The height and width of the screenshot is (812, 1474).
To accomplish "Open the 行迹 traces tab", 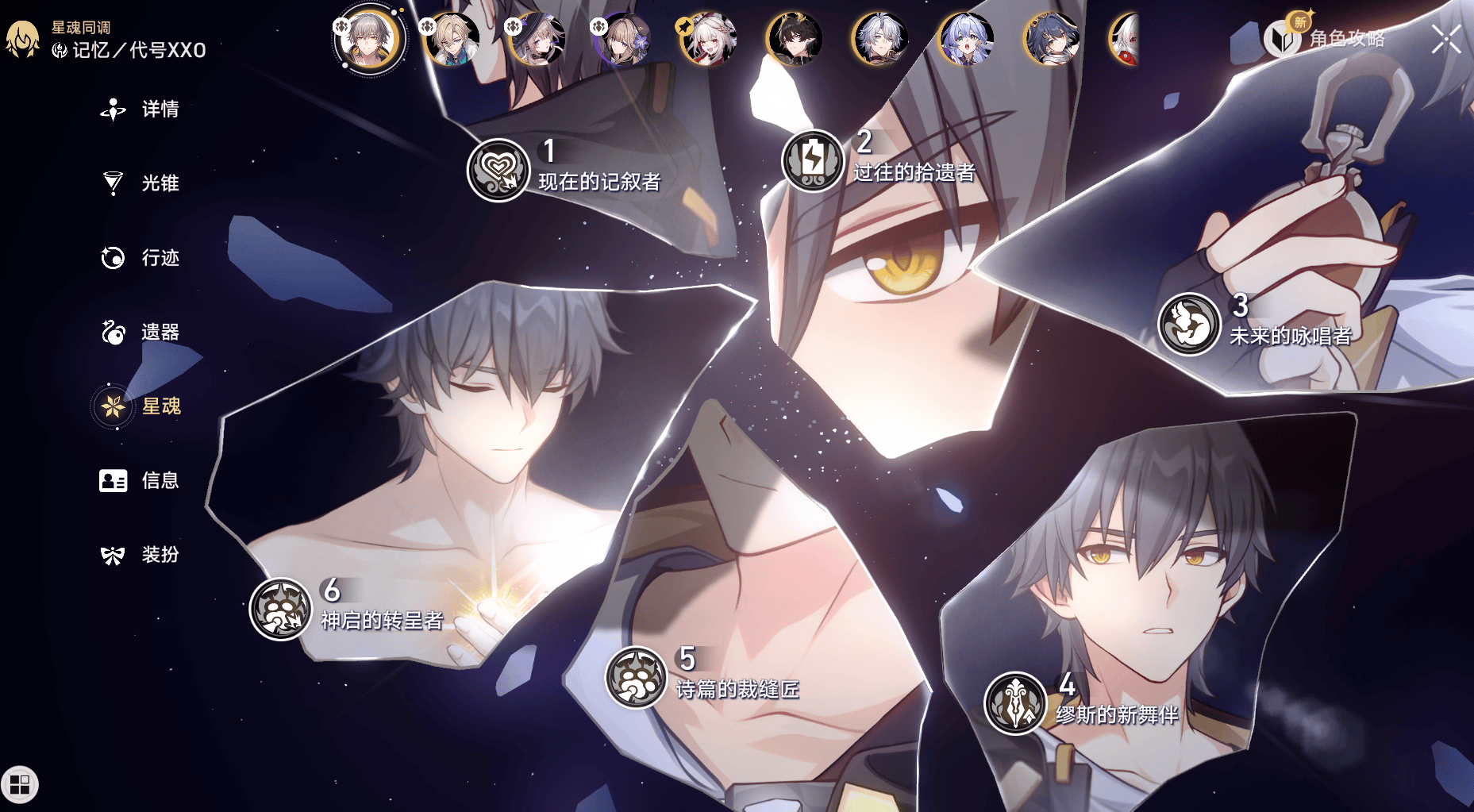I will click(141, 258).
